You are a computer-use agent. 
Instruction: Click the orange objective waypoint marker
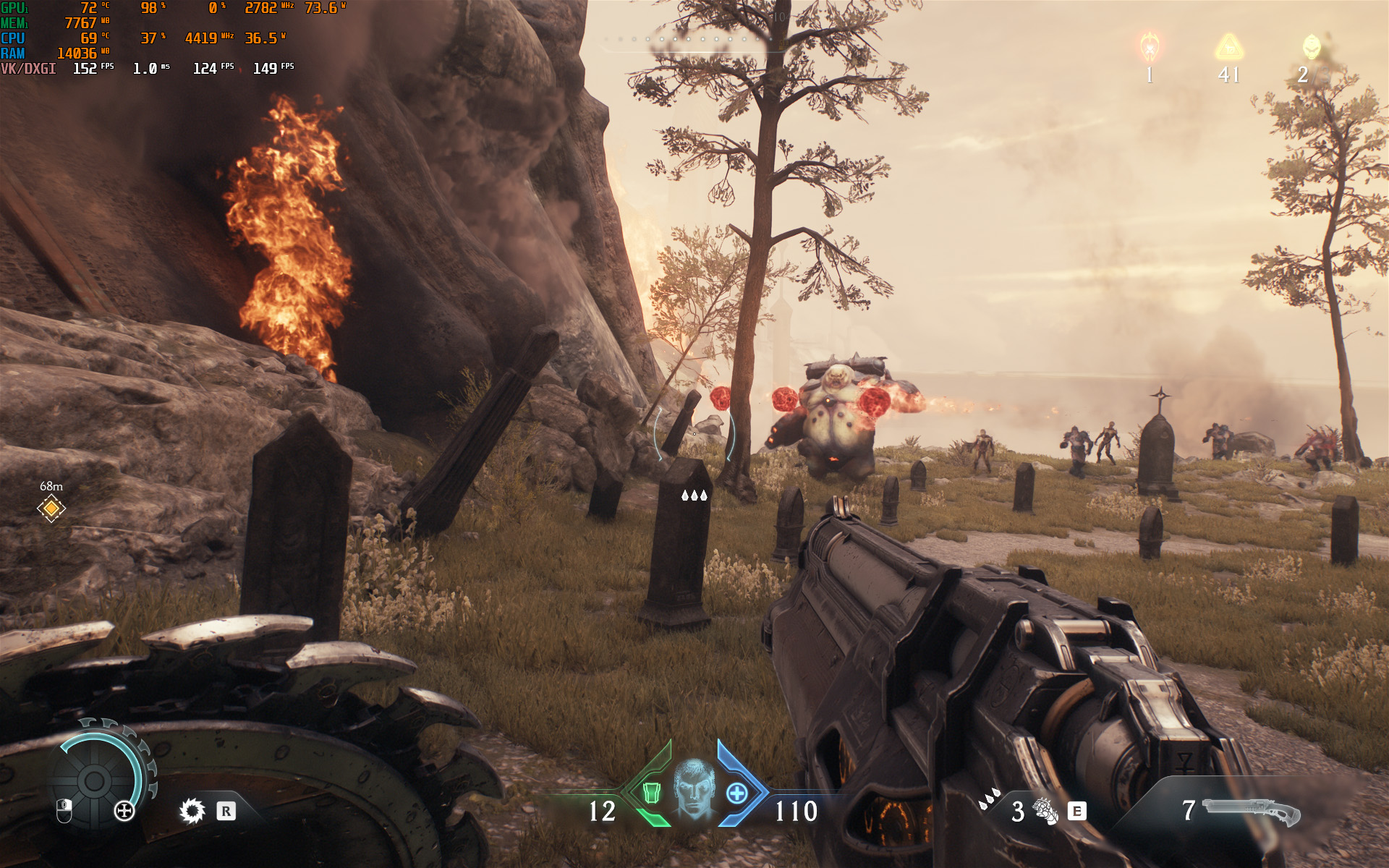pos(51,509)
